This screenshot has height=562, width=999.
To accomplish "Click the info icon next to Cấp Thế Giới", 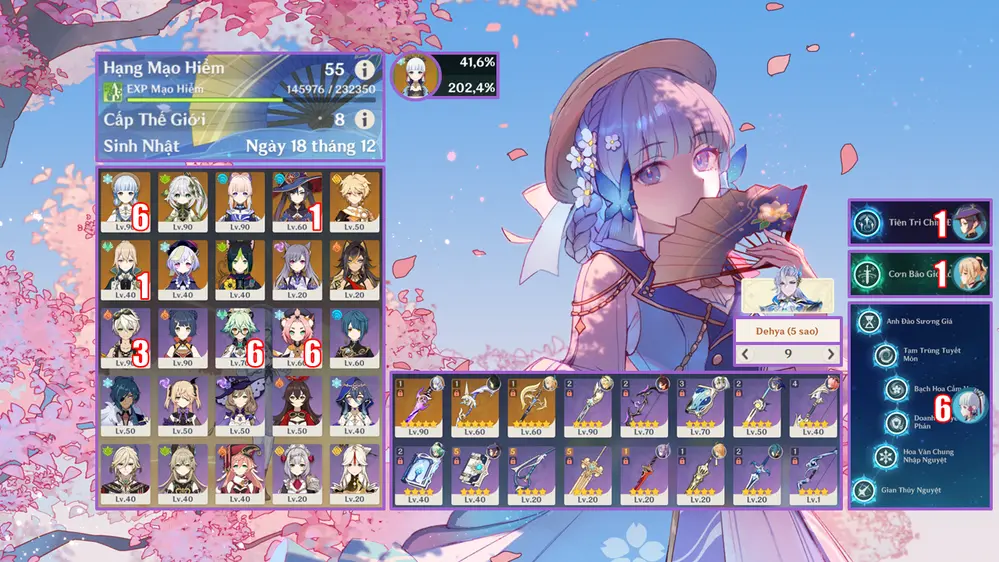I will tap(365, 119).
